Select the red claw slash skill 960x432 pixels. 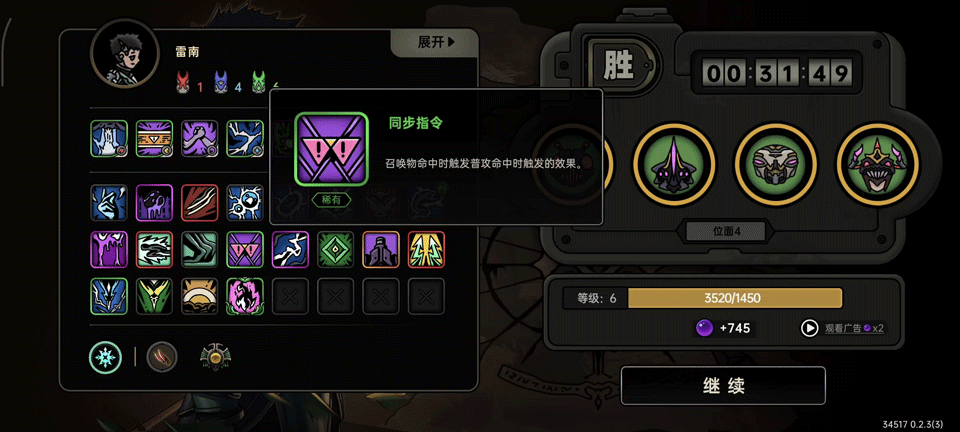point(200,201)
